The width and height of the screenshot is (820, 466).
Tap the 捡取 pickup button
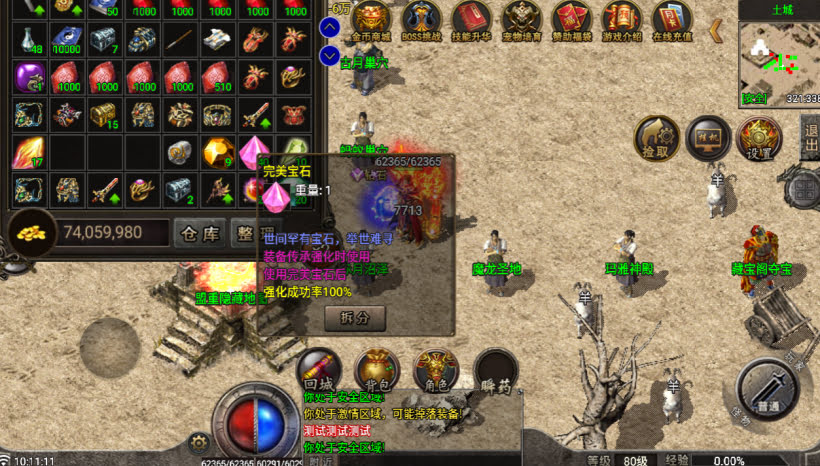[658, 139]
